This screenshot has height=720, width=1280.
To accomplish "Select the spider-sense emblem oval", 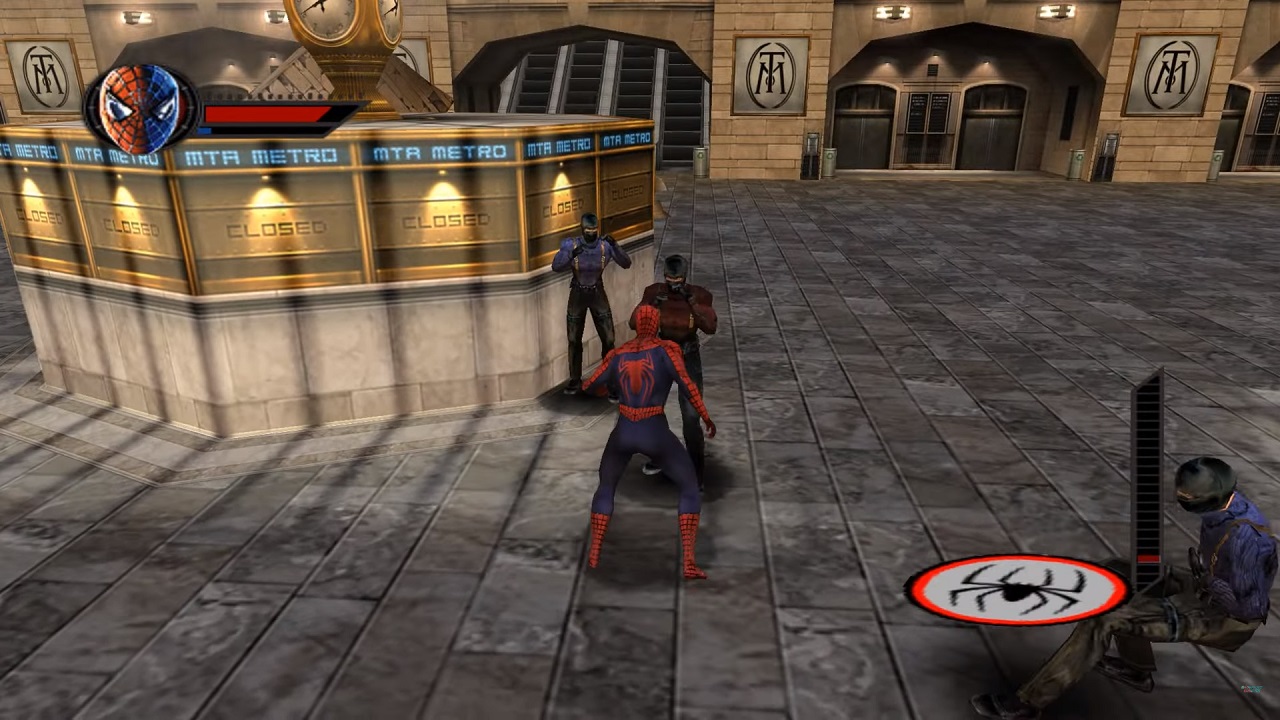I will [1017, 590].
